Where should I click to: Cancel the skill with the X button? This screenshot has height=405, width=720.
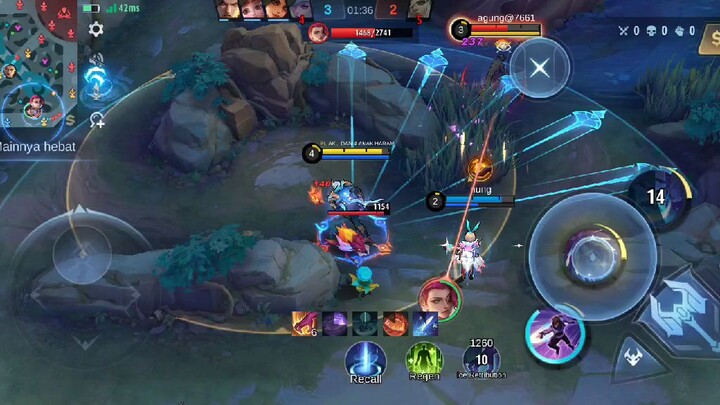540,68
